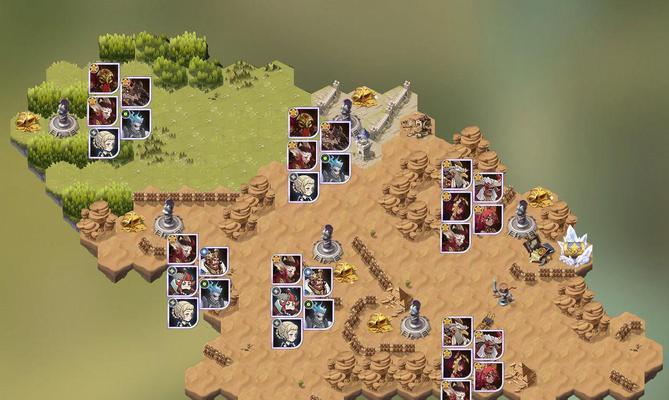This screenshot has width=669, height=400.
Task: Select the winged crystal star emblem
Action: pyautogui.click(x=574, y=246)
